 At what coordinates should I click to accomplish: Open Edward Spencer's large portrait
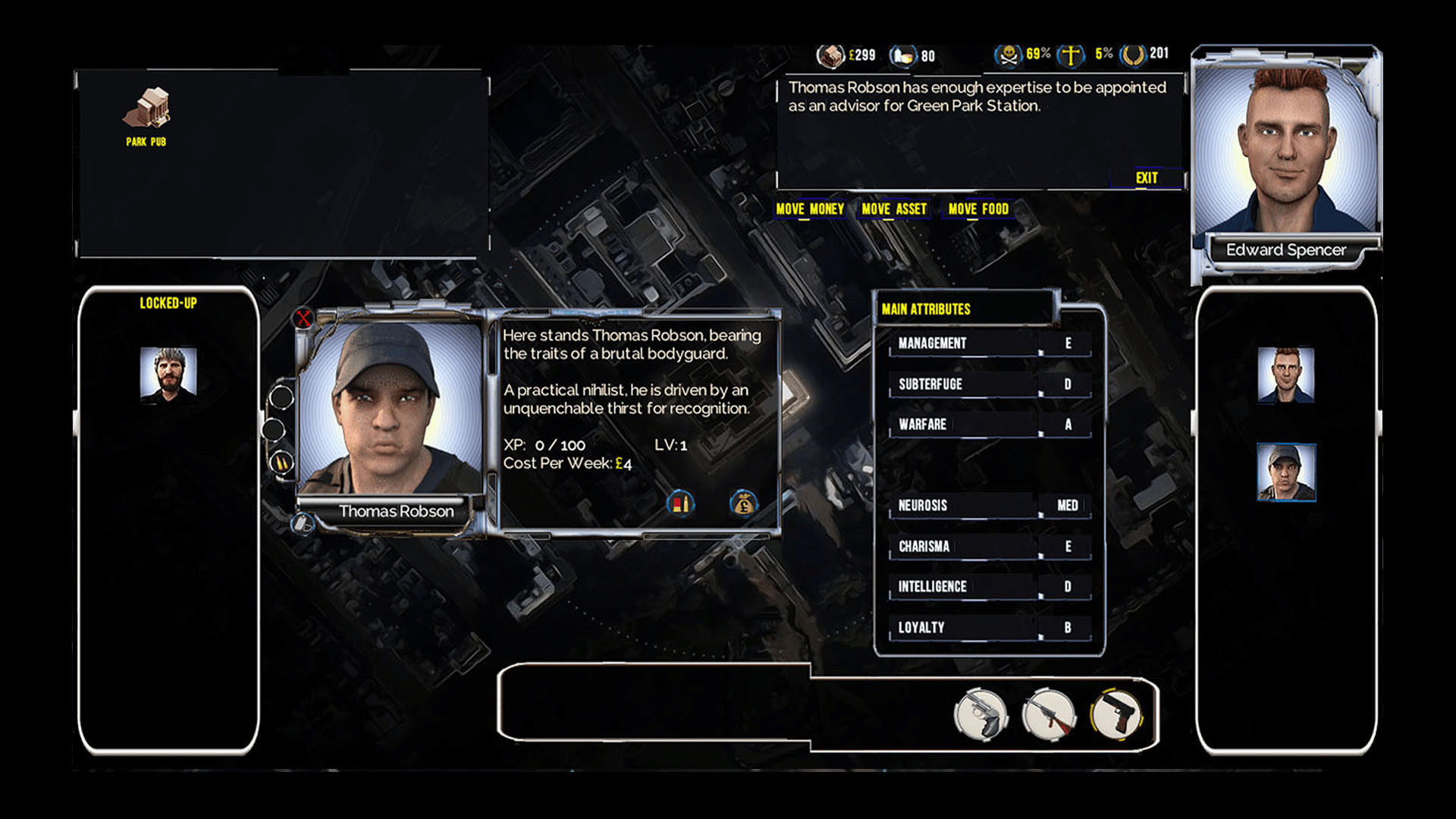(x=1286, y=152)
